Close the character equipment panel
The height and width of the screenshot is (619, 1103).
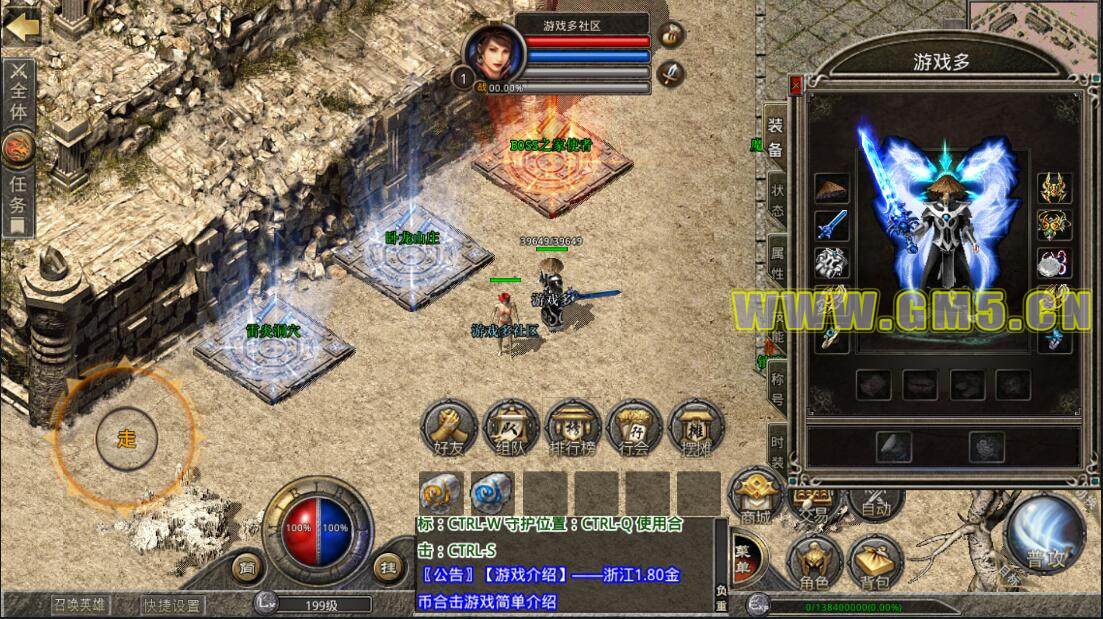796,85
